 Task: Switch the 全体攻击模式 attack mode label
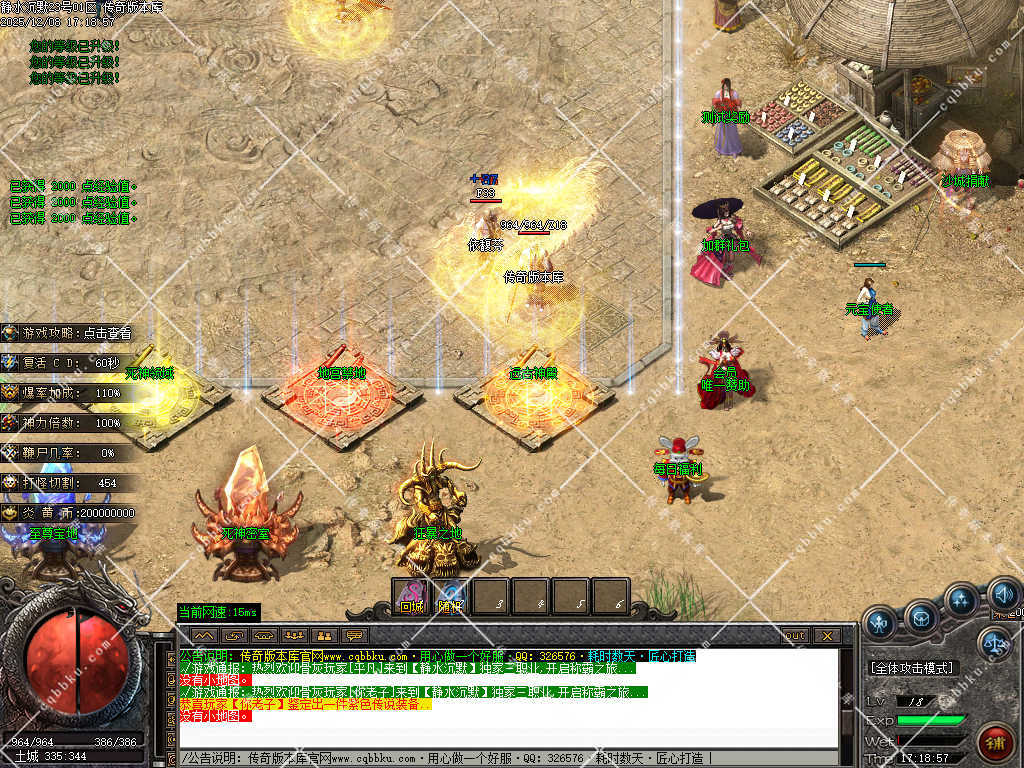click(911, 668)
